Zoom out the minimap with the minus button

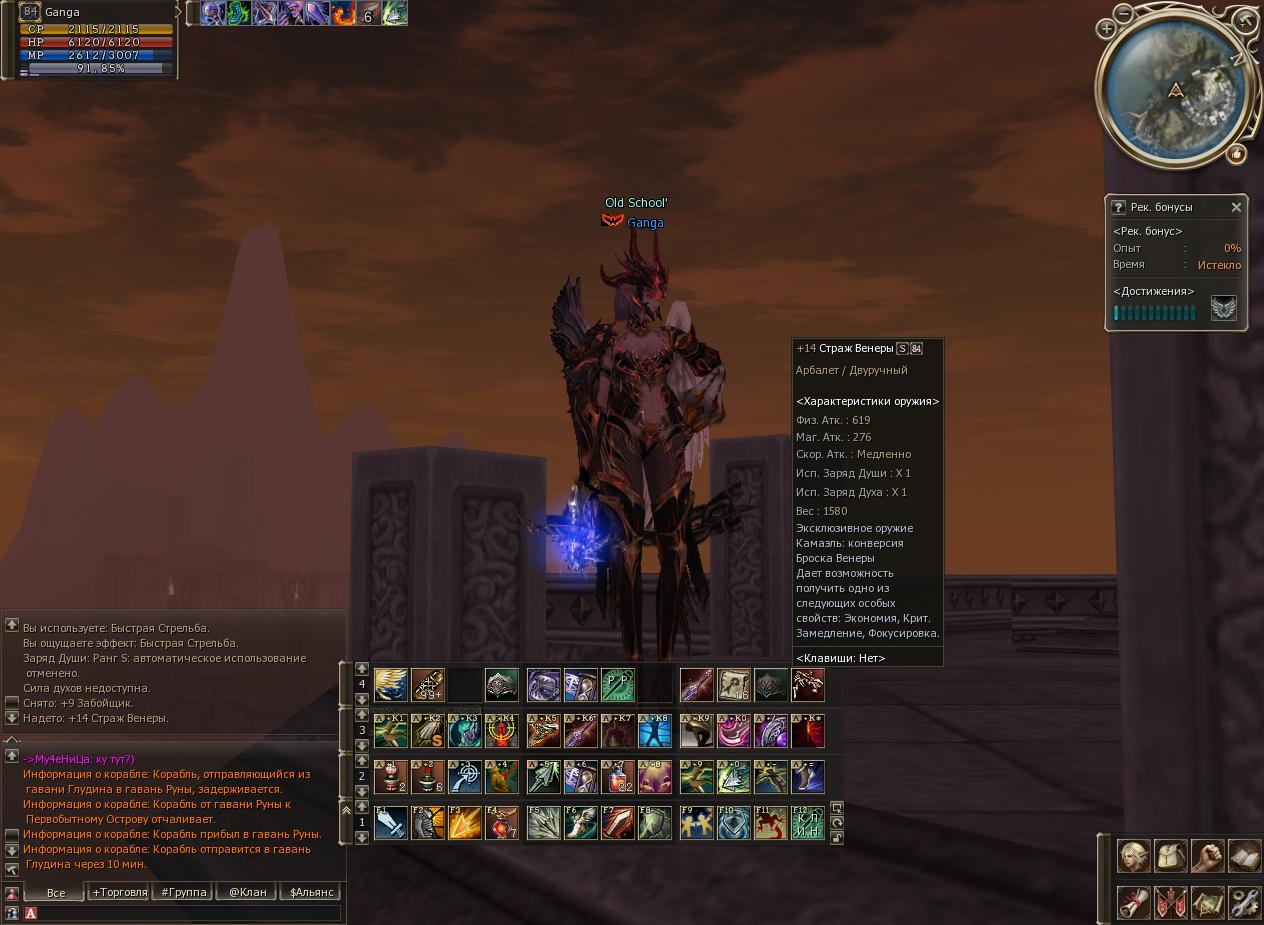pyautogui.click(x=1124, y=13)
